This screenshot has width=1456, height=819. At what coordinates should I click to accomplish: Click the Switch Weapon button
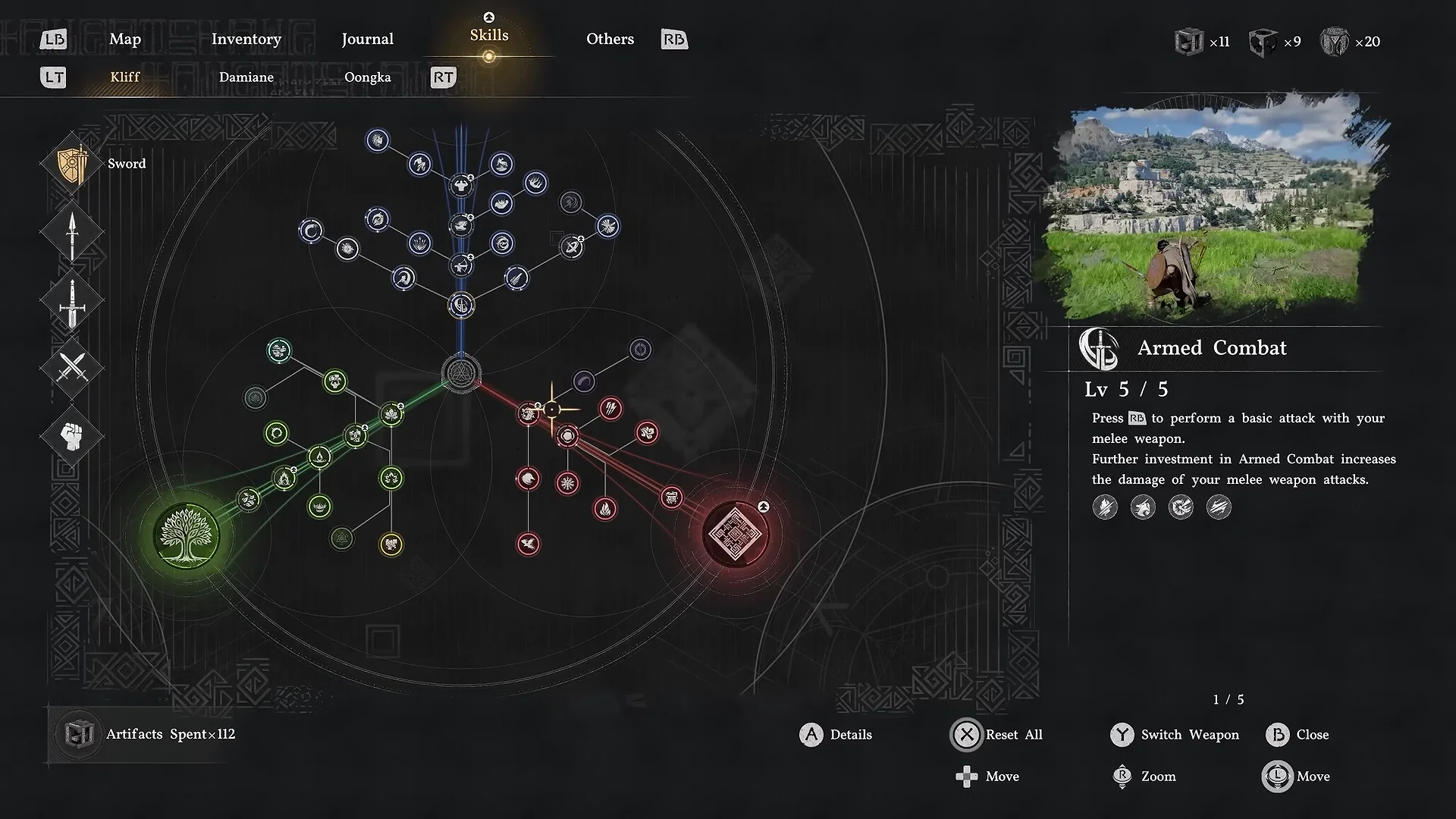pyautogui.click(x=1175, y=735)
